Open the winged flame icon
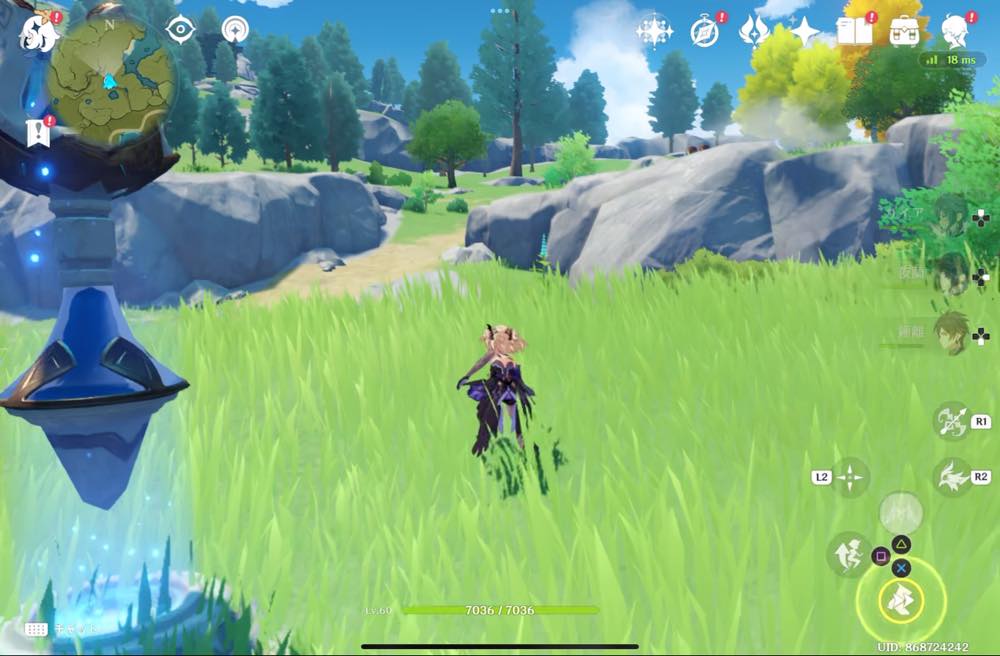 pos(754,31)
